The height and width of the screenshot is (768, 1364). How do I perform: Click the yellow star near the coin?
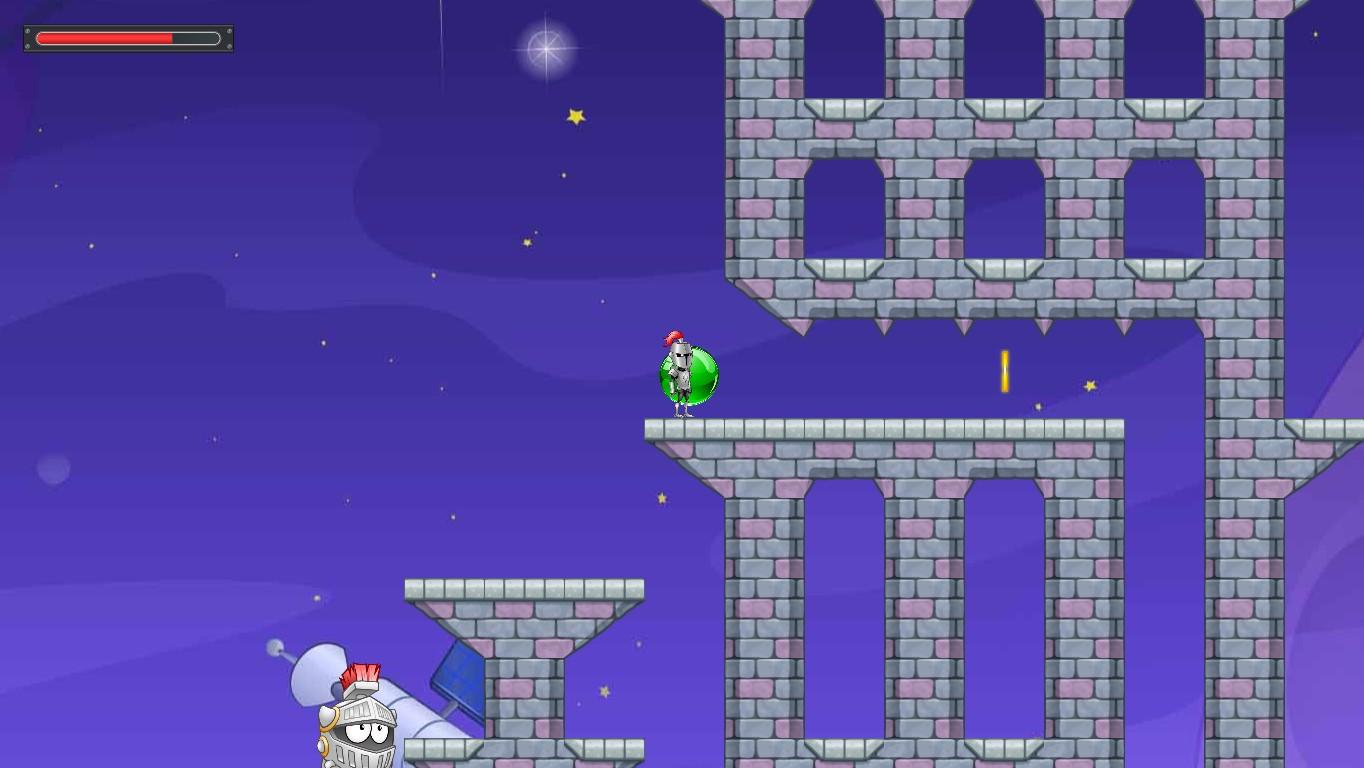pyautogui.click(x=1089, y=385)
